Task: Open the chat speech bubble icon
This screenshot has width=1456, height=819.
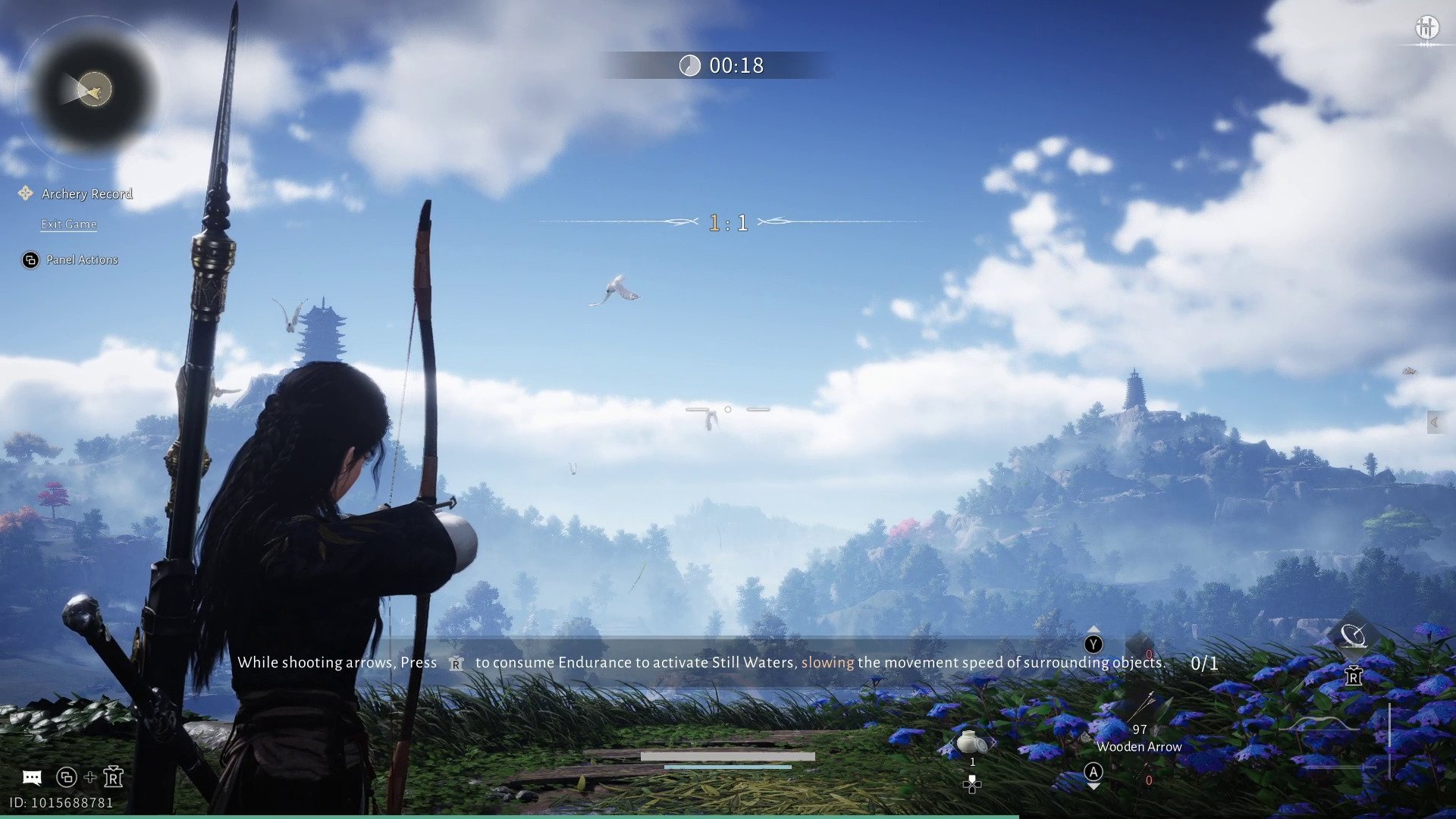Action: (32, 777)
